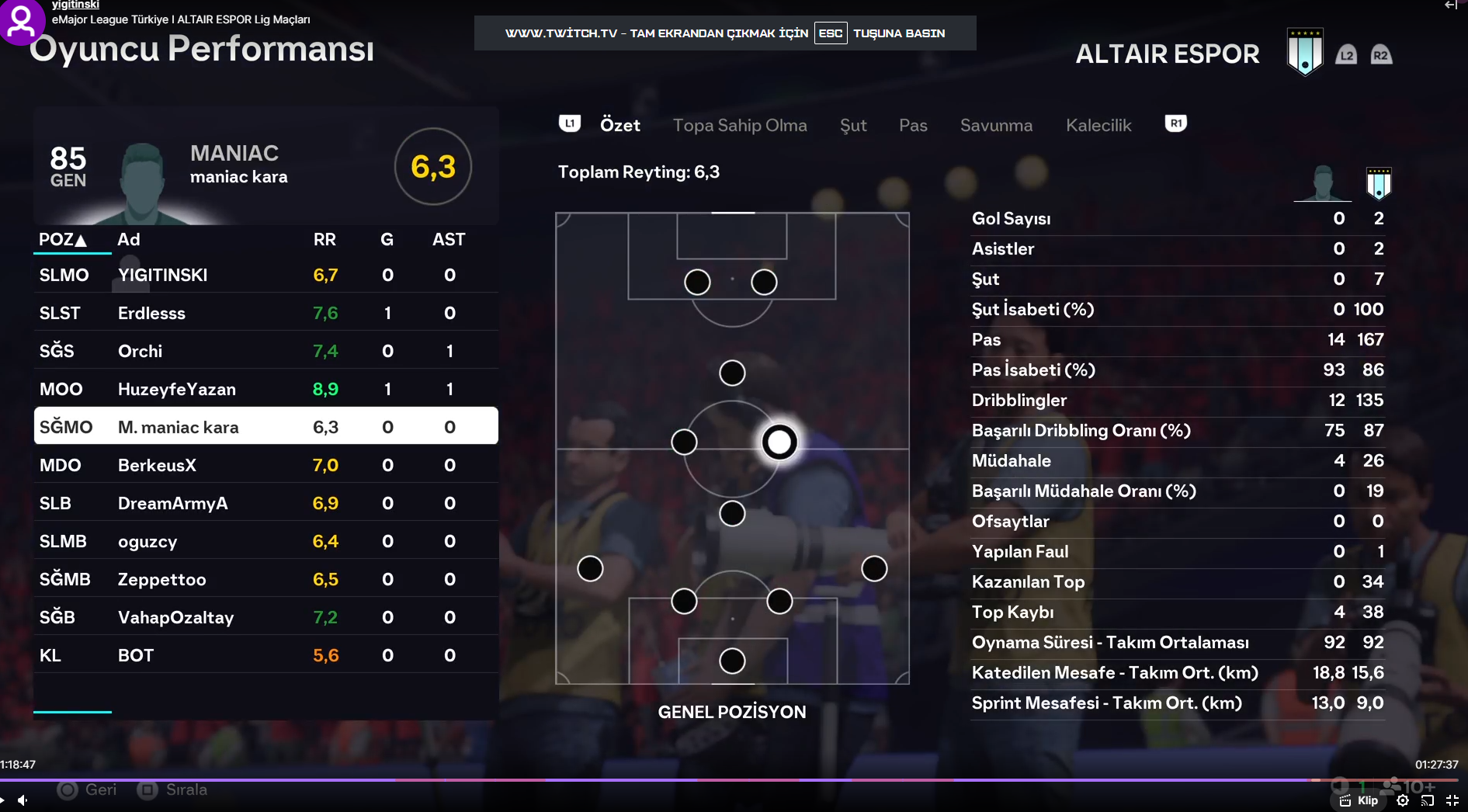The height and width of the screenshot is (812, 1468).
Task: Open the video player settings gear
Action: pos(1403,800)
